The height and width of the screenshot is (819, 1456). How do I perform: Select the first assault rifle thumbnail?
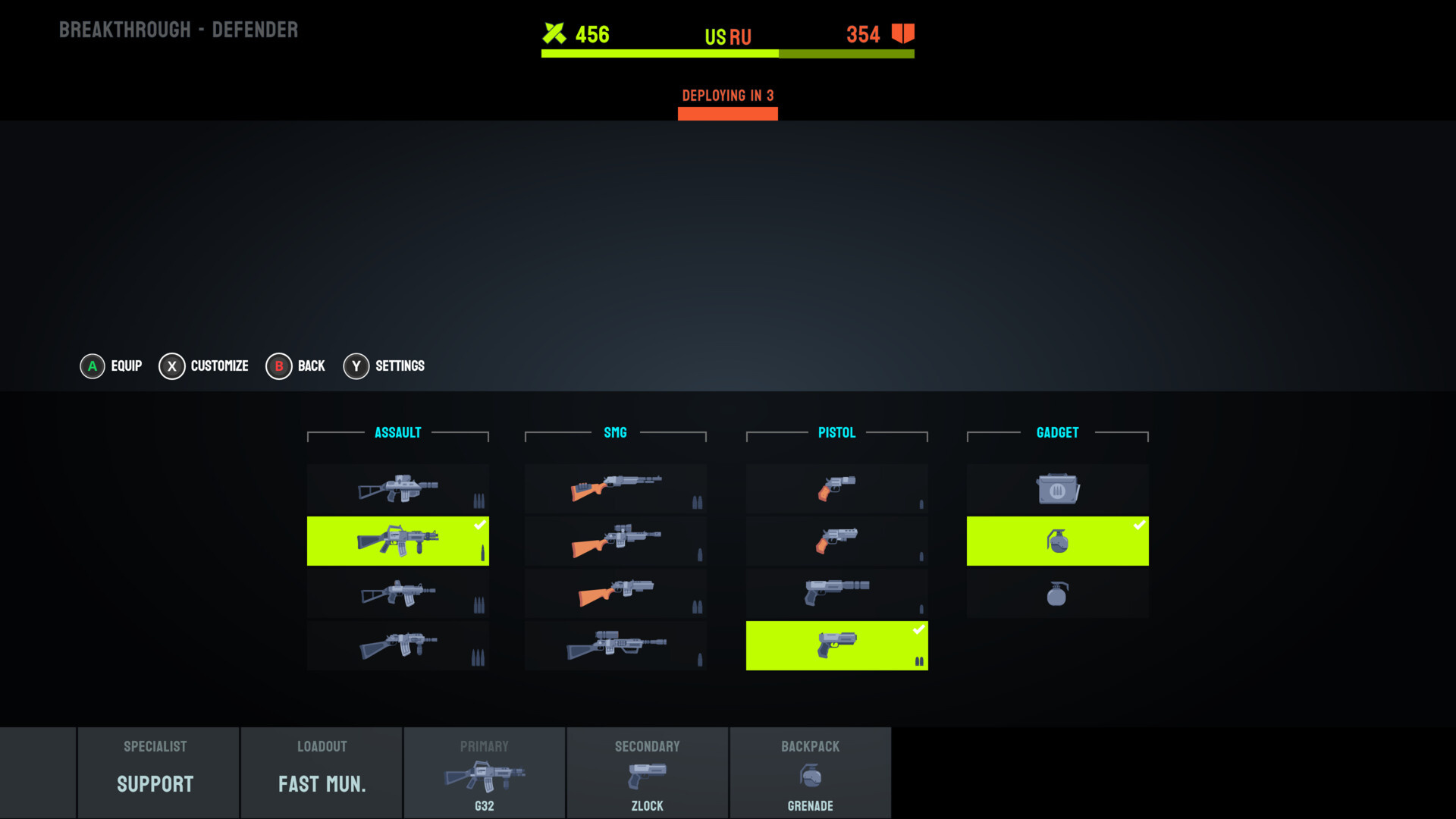coord(397,489)
